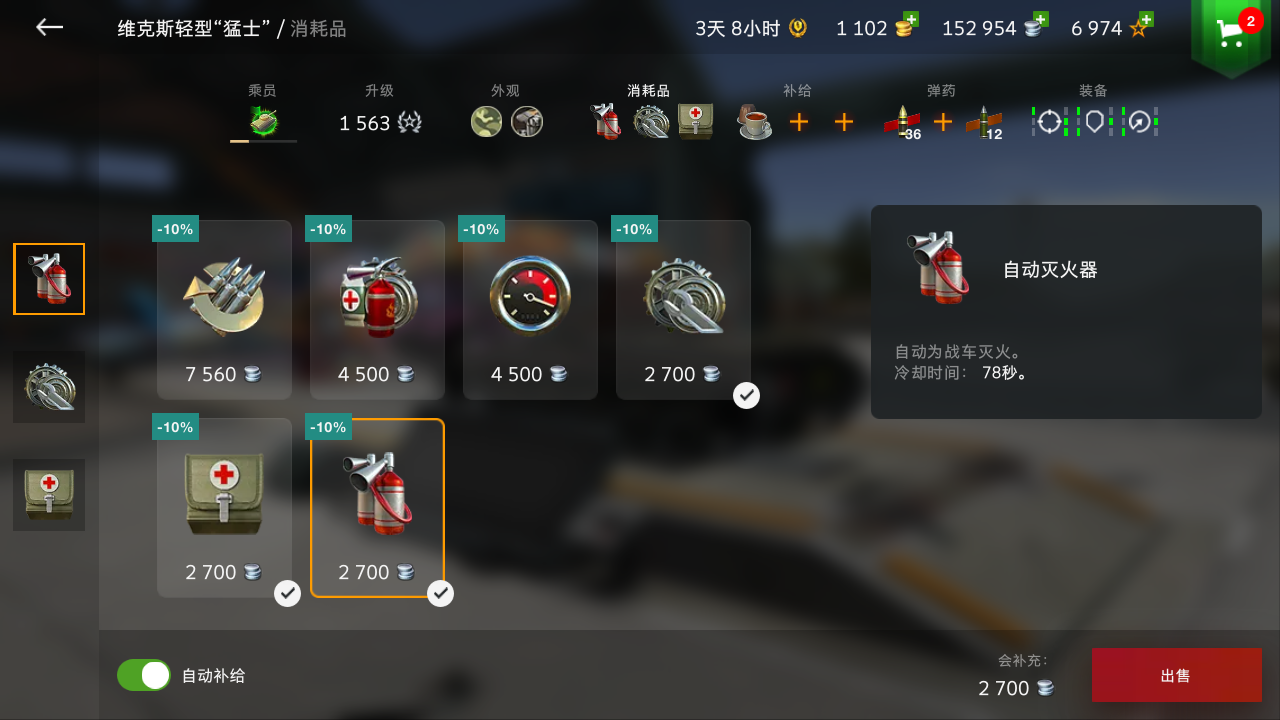
Task: Click the red 出售 sell button
Action: [1176, 675]
